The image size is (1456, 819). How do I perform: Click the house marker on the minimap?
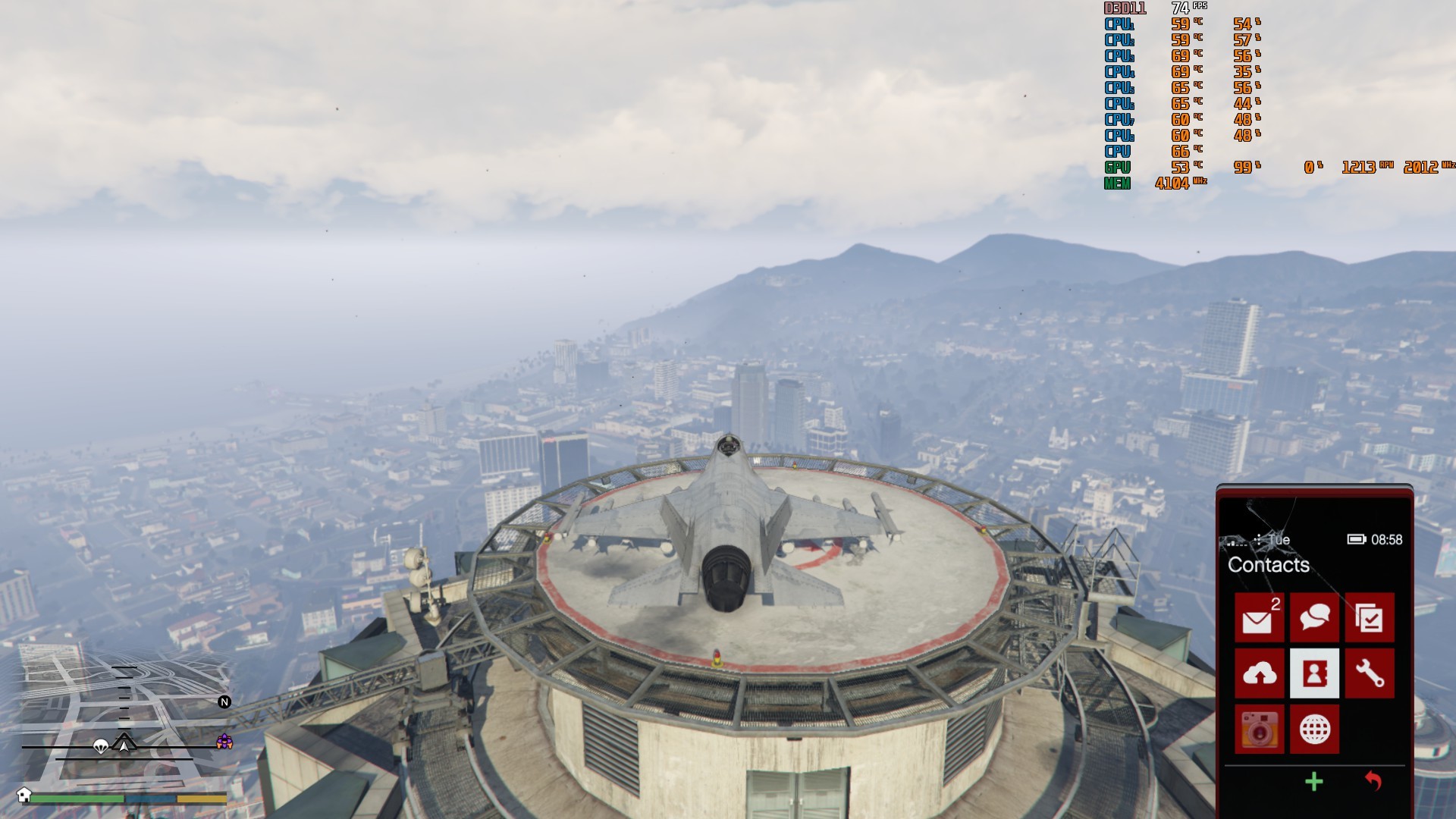pyautogui.click(x=24, y=795)
